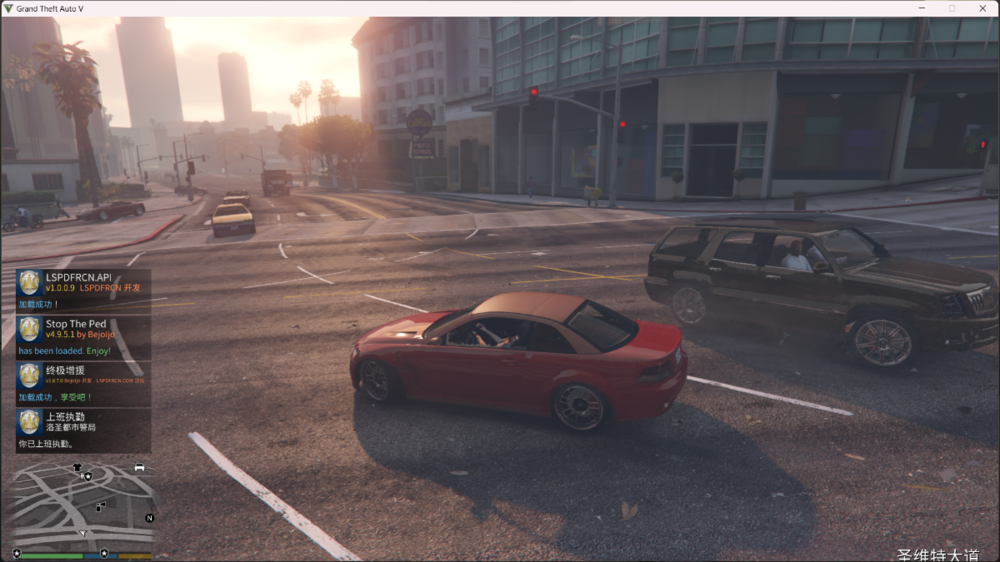Click the 终极增援 loaded notification

pyautogui.click(x=83, y=383)
